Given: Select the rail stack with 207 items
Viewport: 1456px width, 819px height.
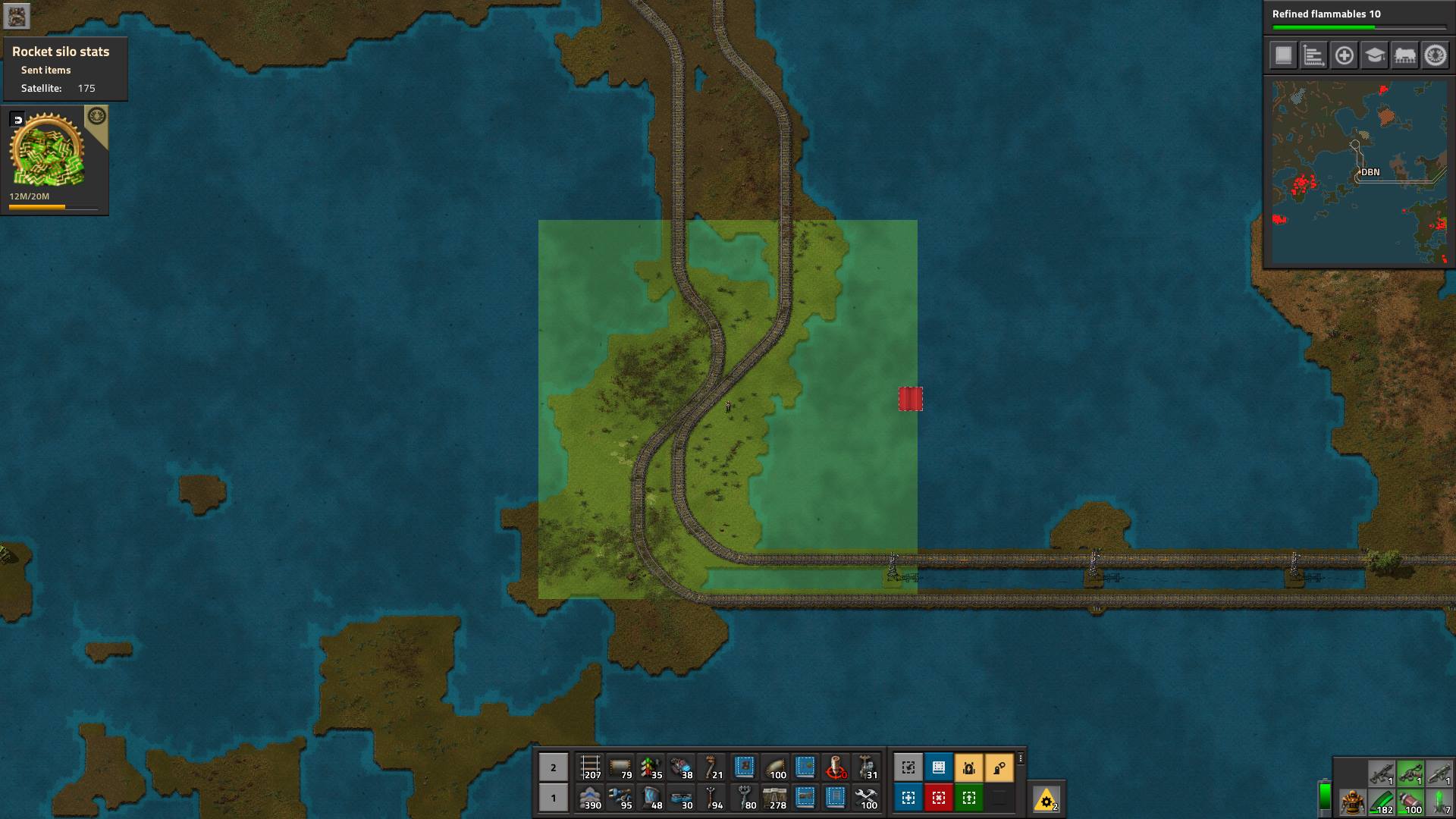Looking at the screenshot, I should (590, 767).
